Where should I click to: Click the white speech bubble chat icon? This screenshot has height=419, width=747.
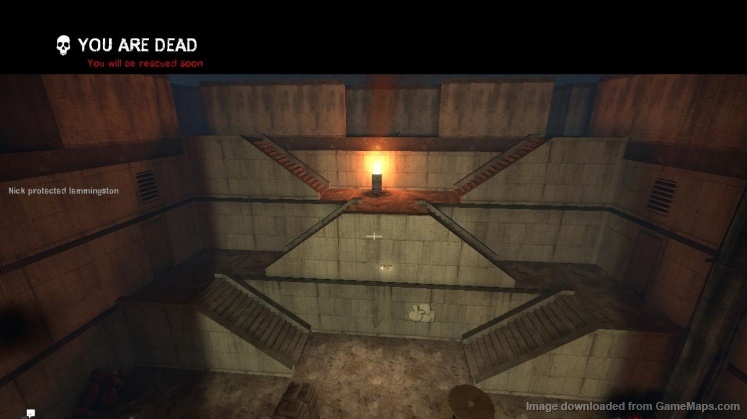(31, 412)
